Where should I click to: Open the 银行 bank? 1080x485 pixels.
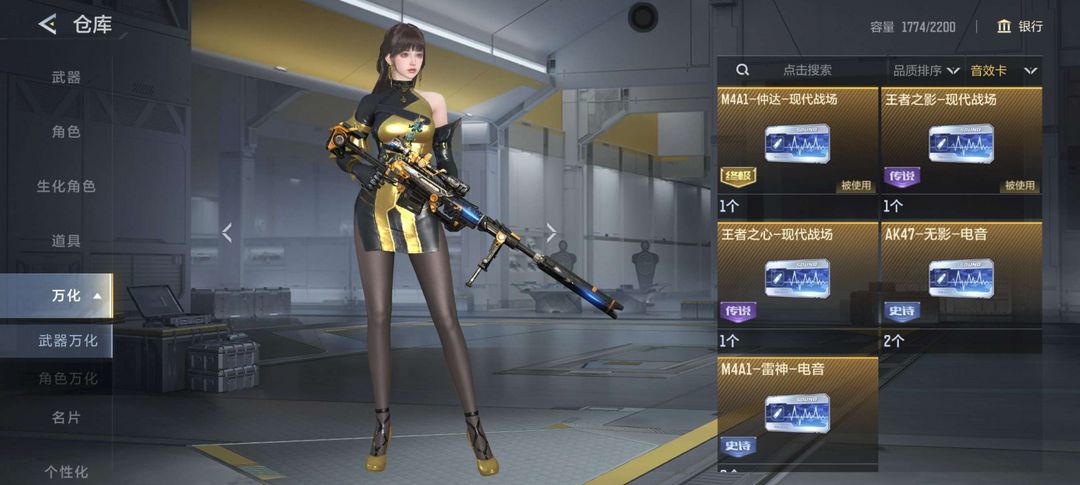[x=1020, y=26]
